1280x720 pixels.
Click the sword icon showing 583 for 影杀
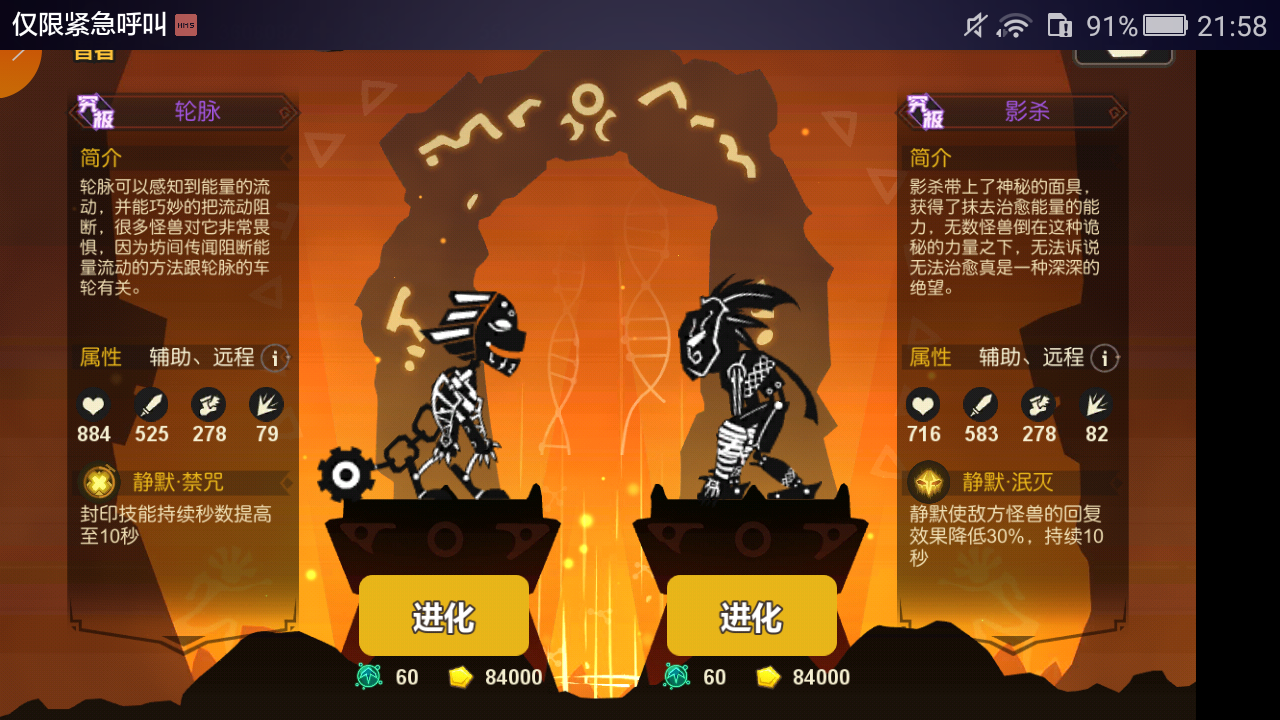coord(981,404)
